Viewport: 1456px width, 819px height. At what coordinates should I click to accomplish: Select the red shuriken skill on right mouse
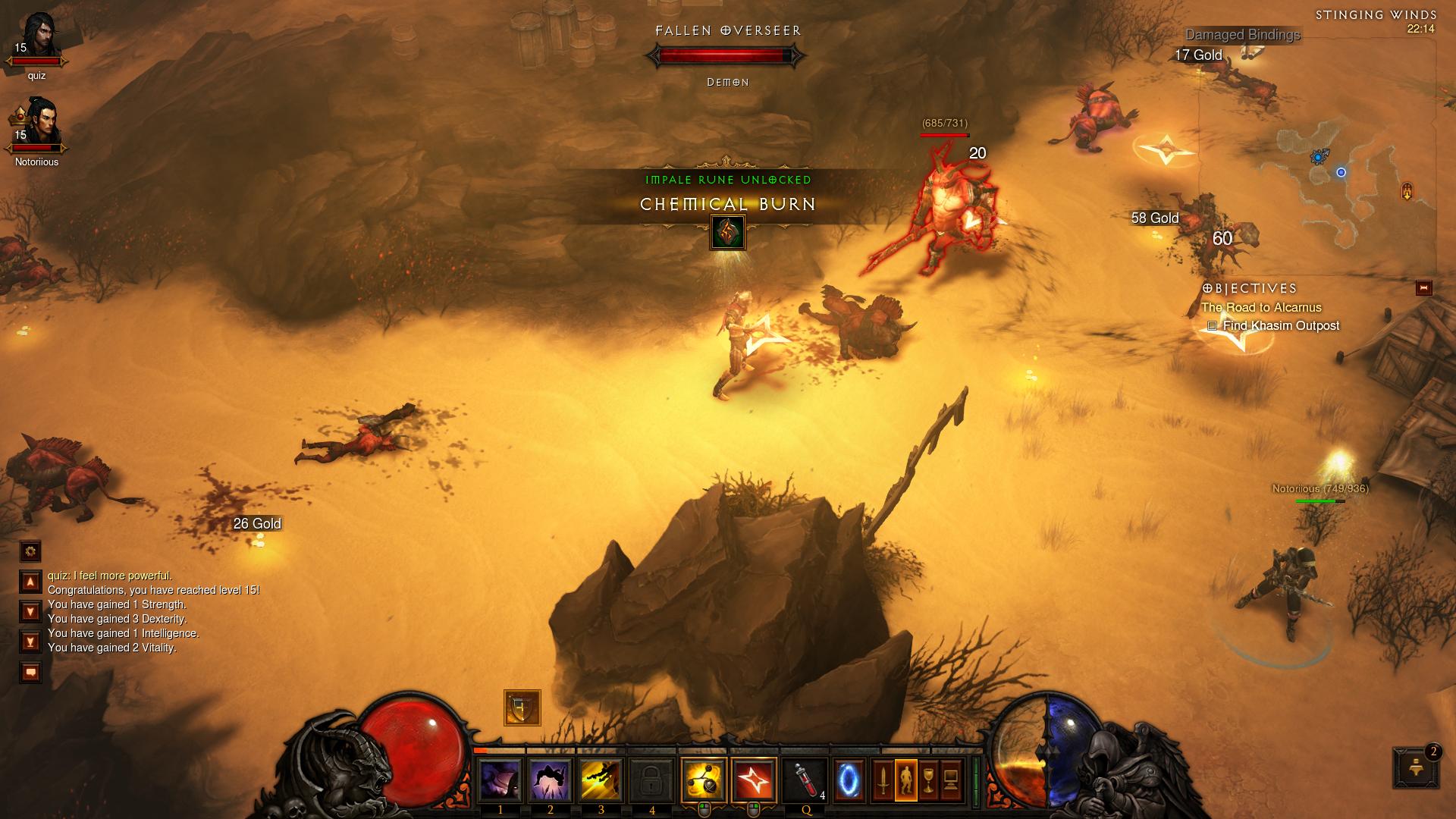point(754,780)
